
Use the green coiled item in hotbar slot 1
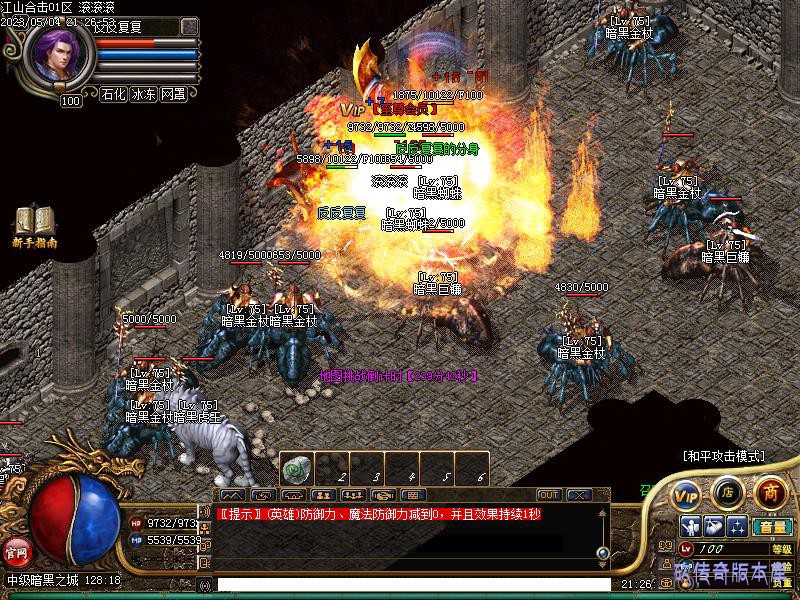296,470
